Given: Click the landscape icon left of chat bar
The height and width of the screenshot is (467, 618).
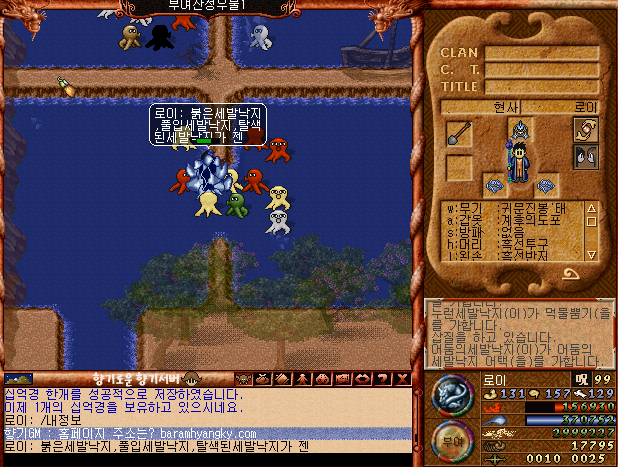Looking at the screenshot, I should [x=18, y=379].
